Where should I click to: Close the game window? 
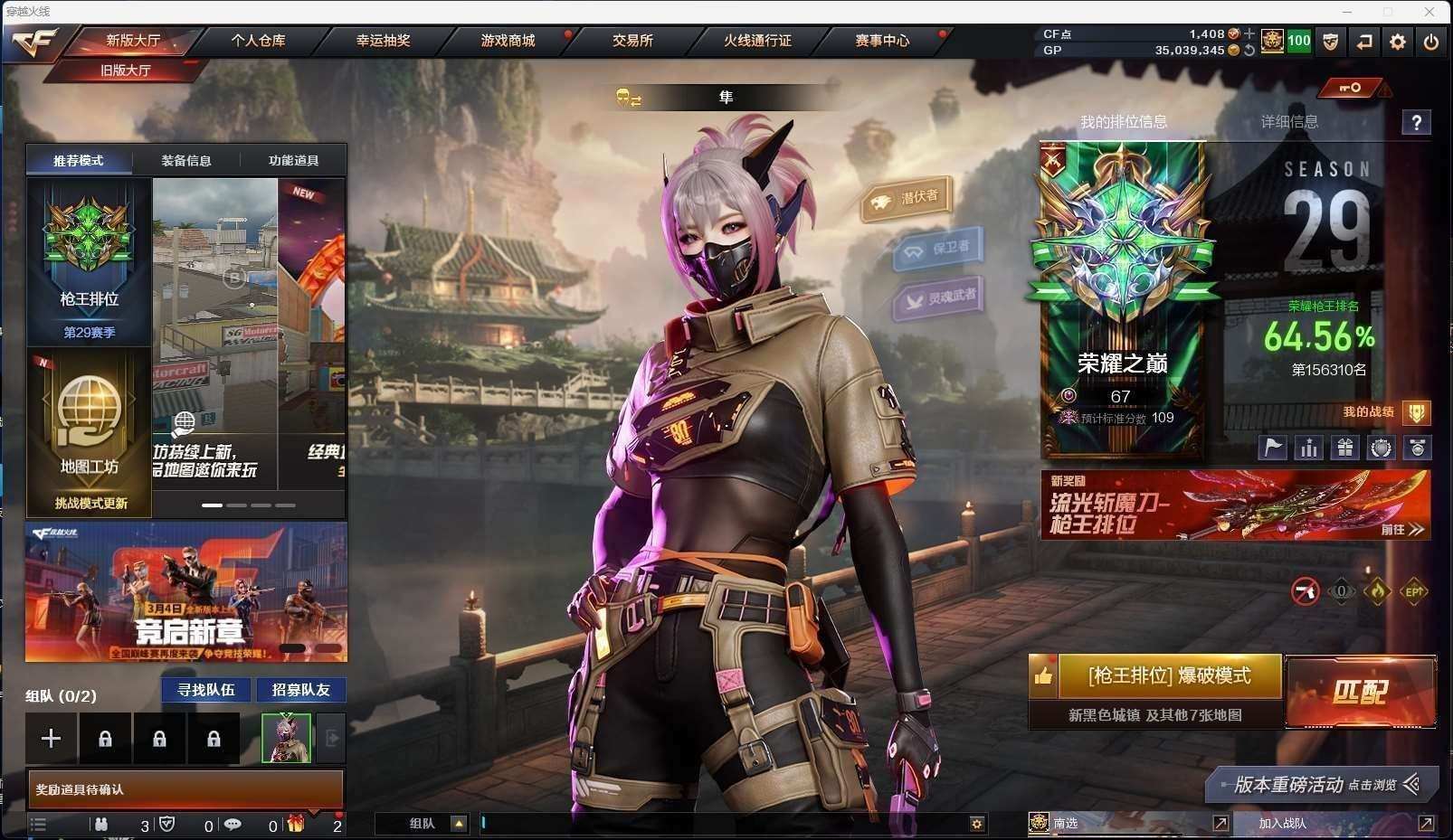pyautogui.click(x=1429, y=12)
